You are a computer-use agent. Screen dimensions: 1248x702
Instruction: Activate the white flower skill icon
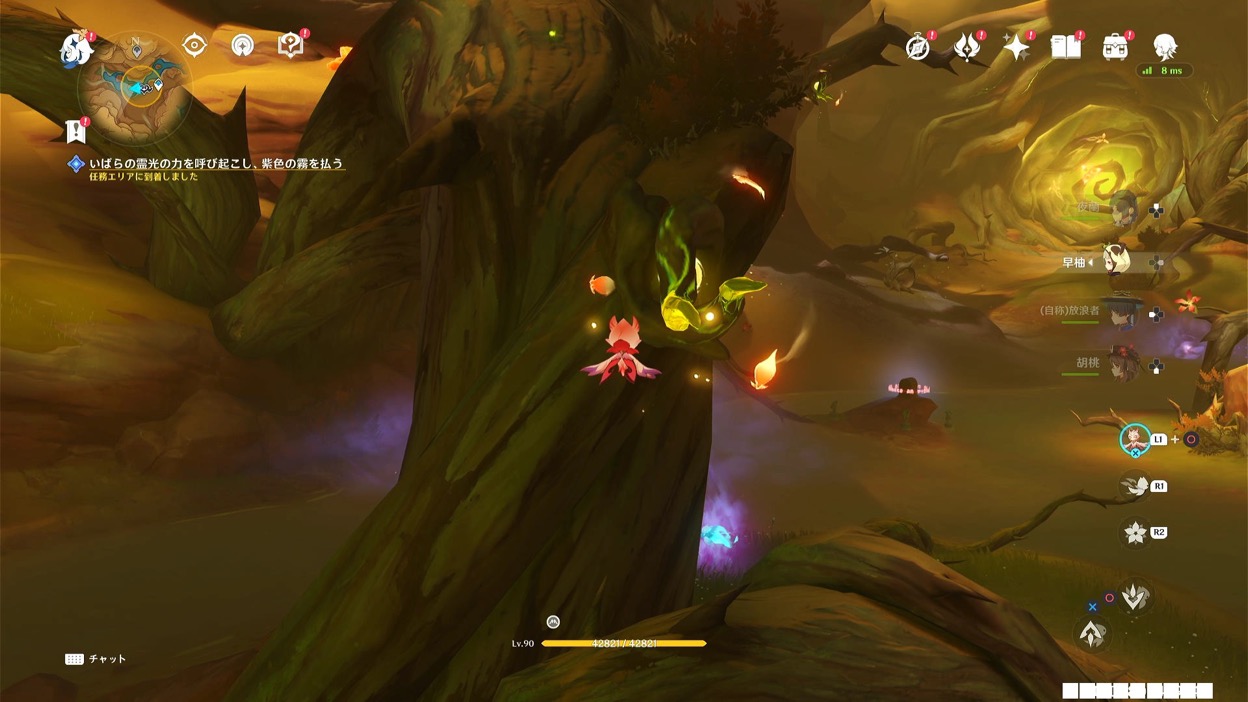[1135, 532]
